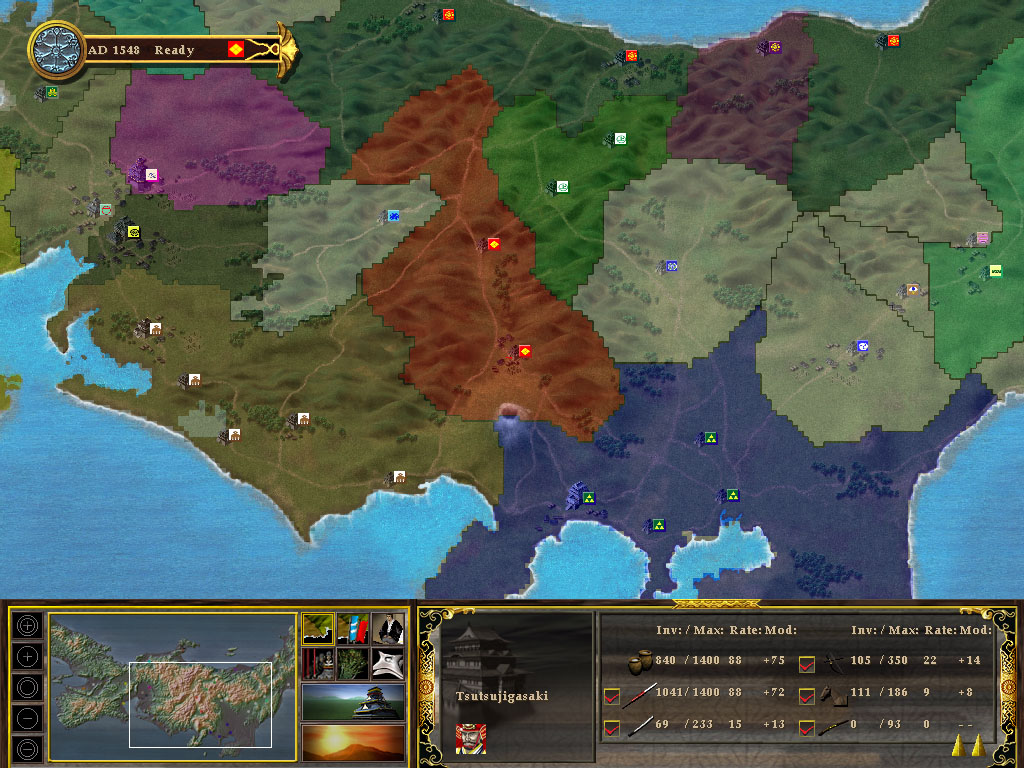This screenshot has width=1024, height=768.
Task: Select the red diamond clan emblem in date bar
Action: pyautogui.click(x=236, y=49)
